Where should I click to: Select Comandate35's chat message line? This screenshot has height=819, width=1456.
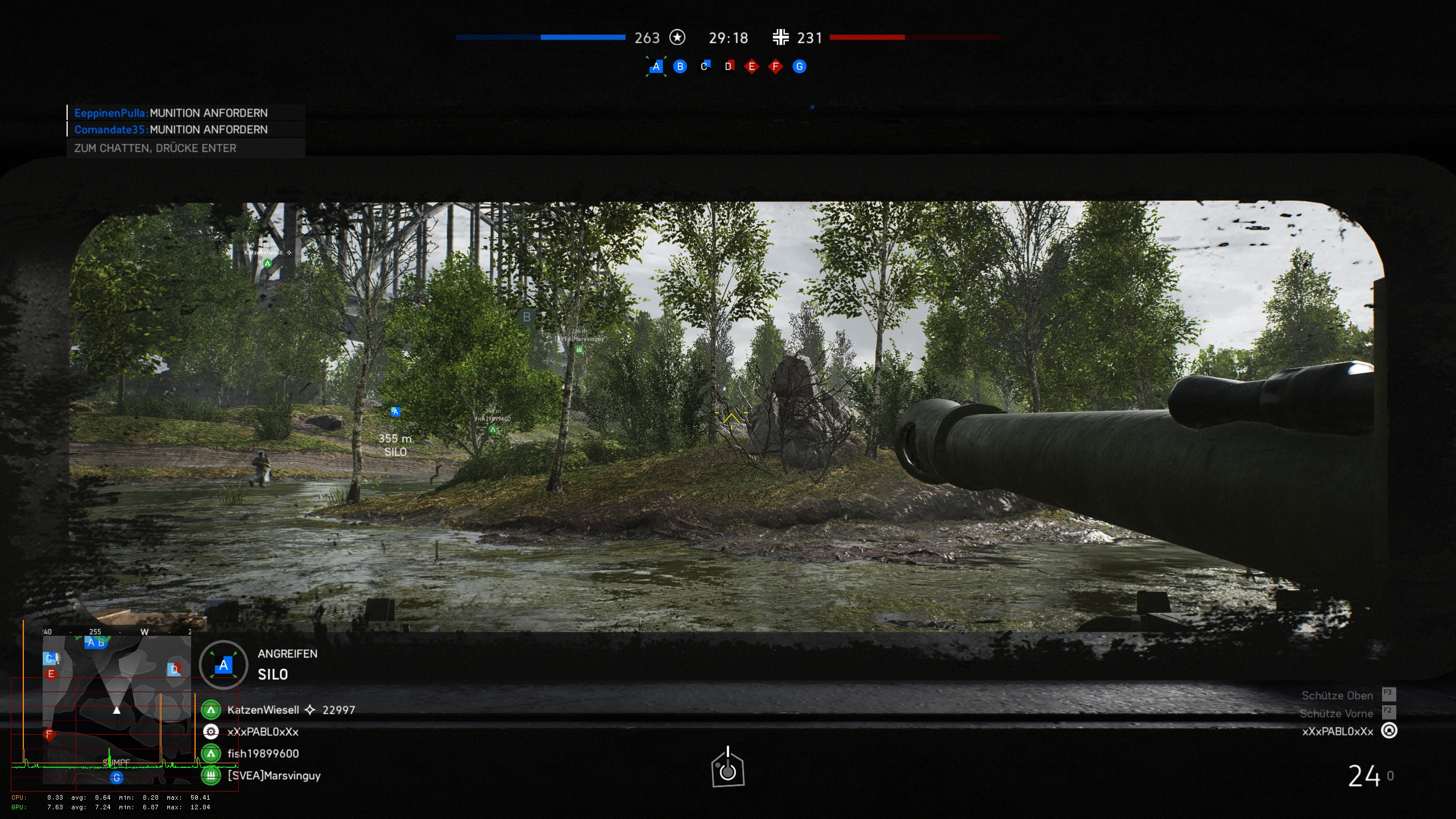171,130
